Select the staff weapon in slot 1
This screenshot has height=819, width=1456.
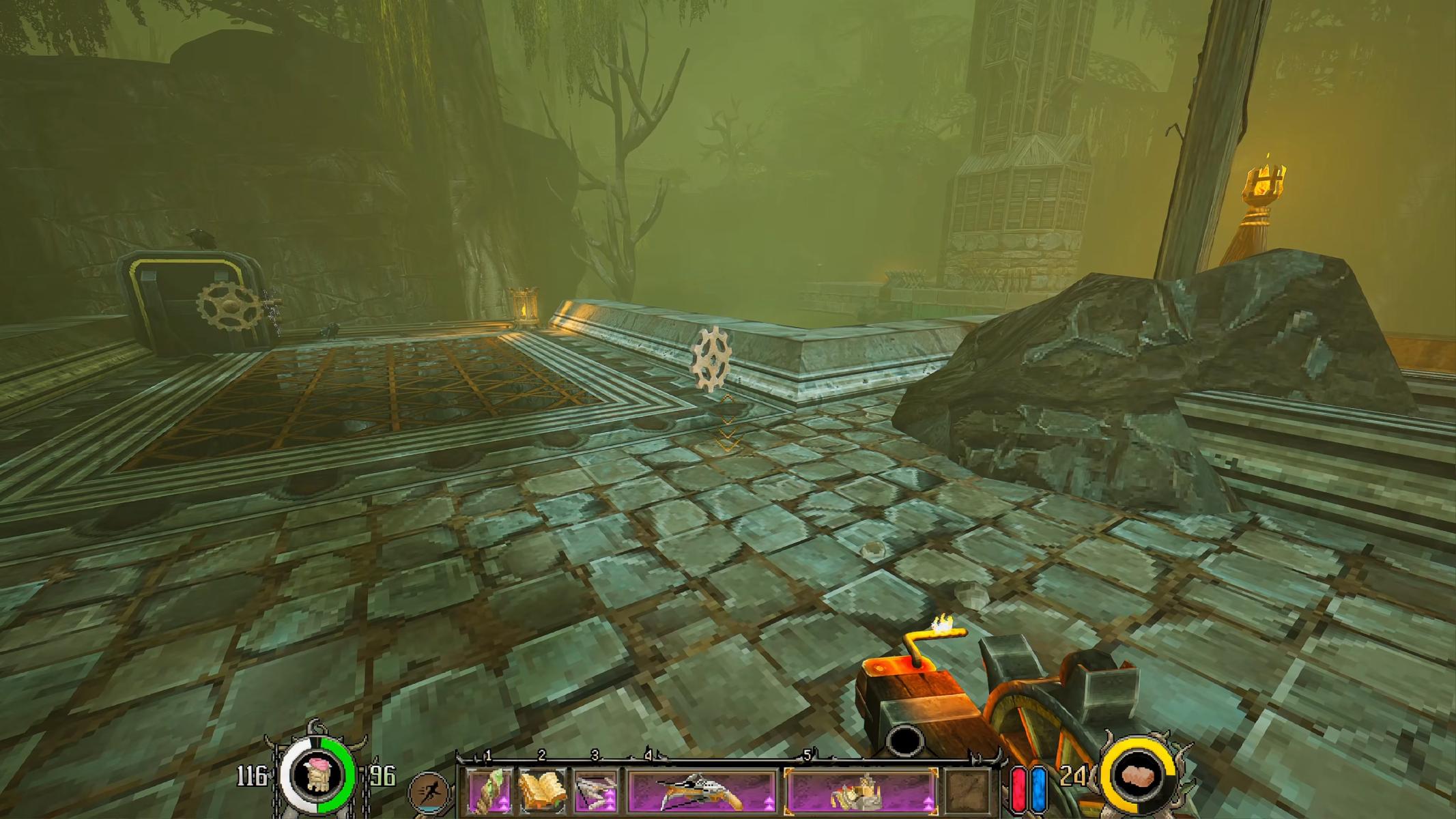click(x=489, y=791)
